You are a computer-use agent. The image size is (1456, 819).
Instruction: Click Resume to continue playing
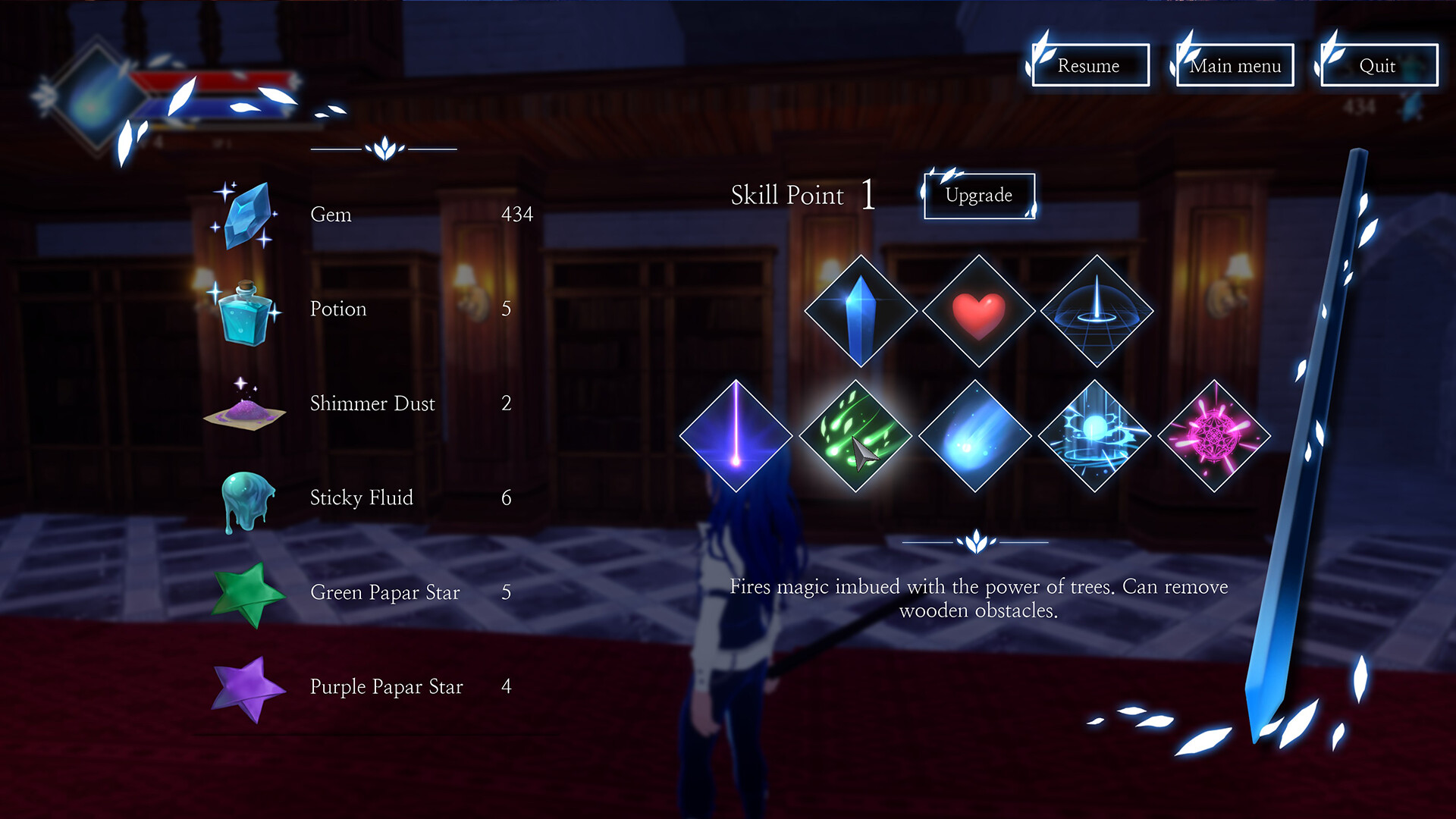coord(1089,66)
